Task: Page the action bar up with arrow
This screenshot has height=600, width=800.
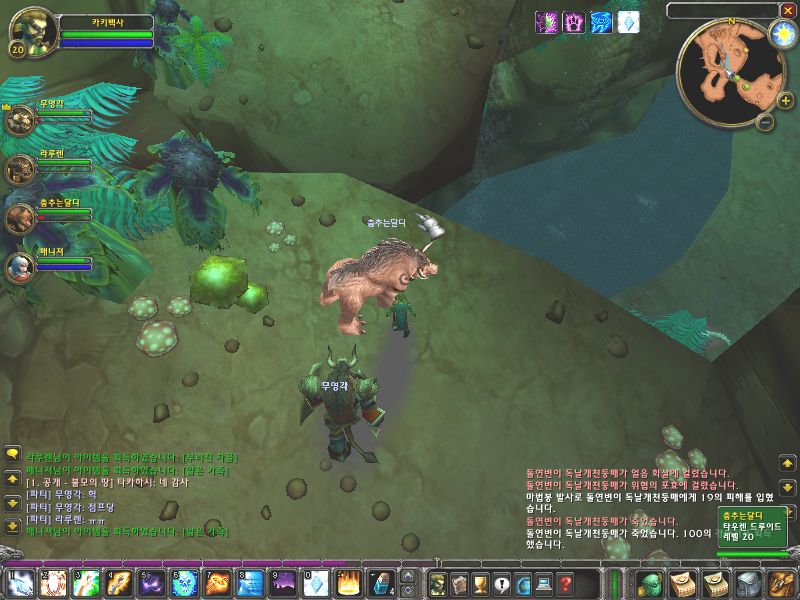Action: [x=407, y=576]
